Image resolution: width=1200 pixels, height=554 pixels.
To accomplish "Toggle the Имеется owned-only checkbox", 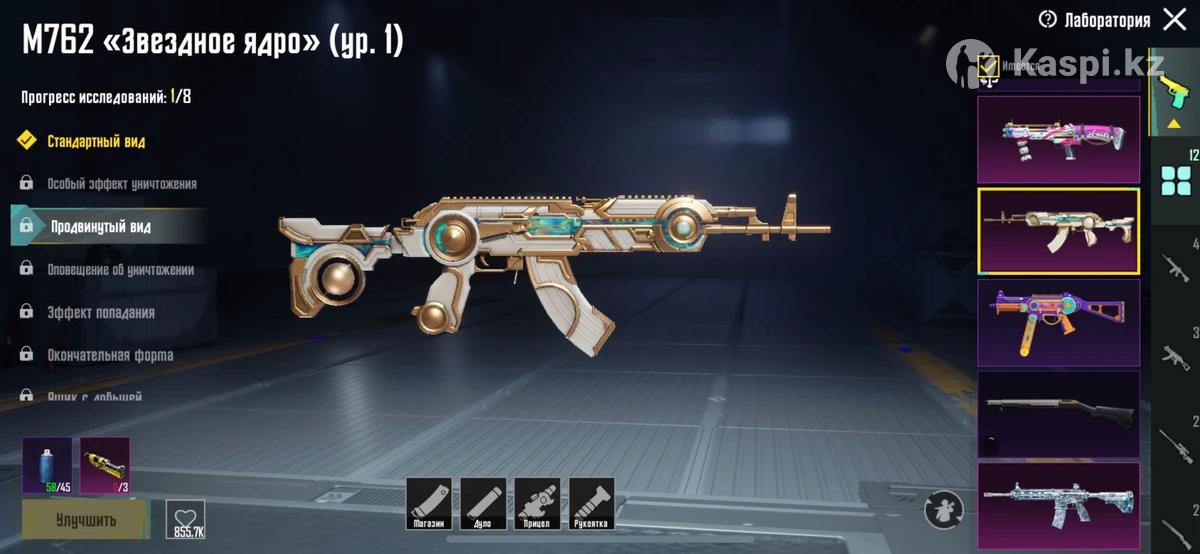I will pos(988,67).
